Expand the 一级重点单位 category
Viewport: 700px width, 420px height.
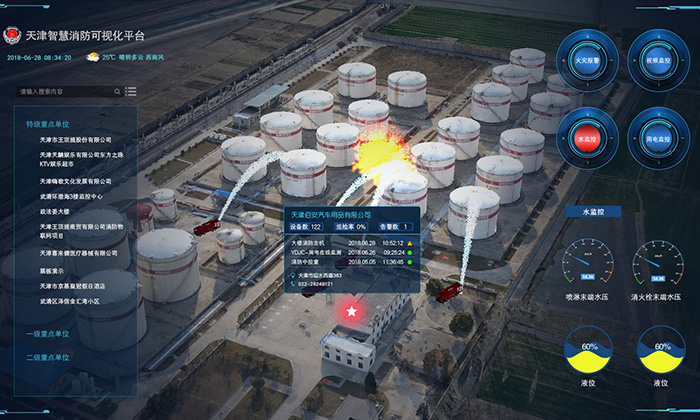coord(49,333)
